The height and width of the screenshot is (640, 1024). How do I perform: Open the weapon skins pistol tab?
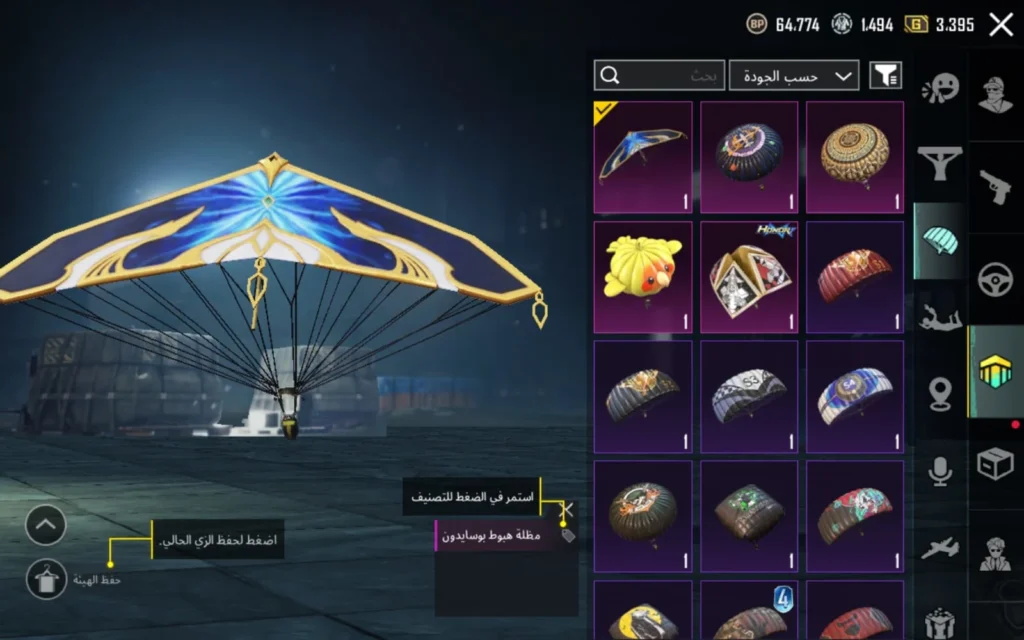995,186
